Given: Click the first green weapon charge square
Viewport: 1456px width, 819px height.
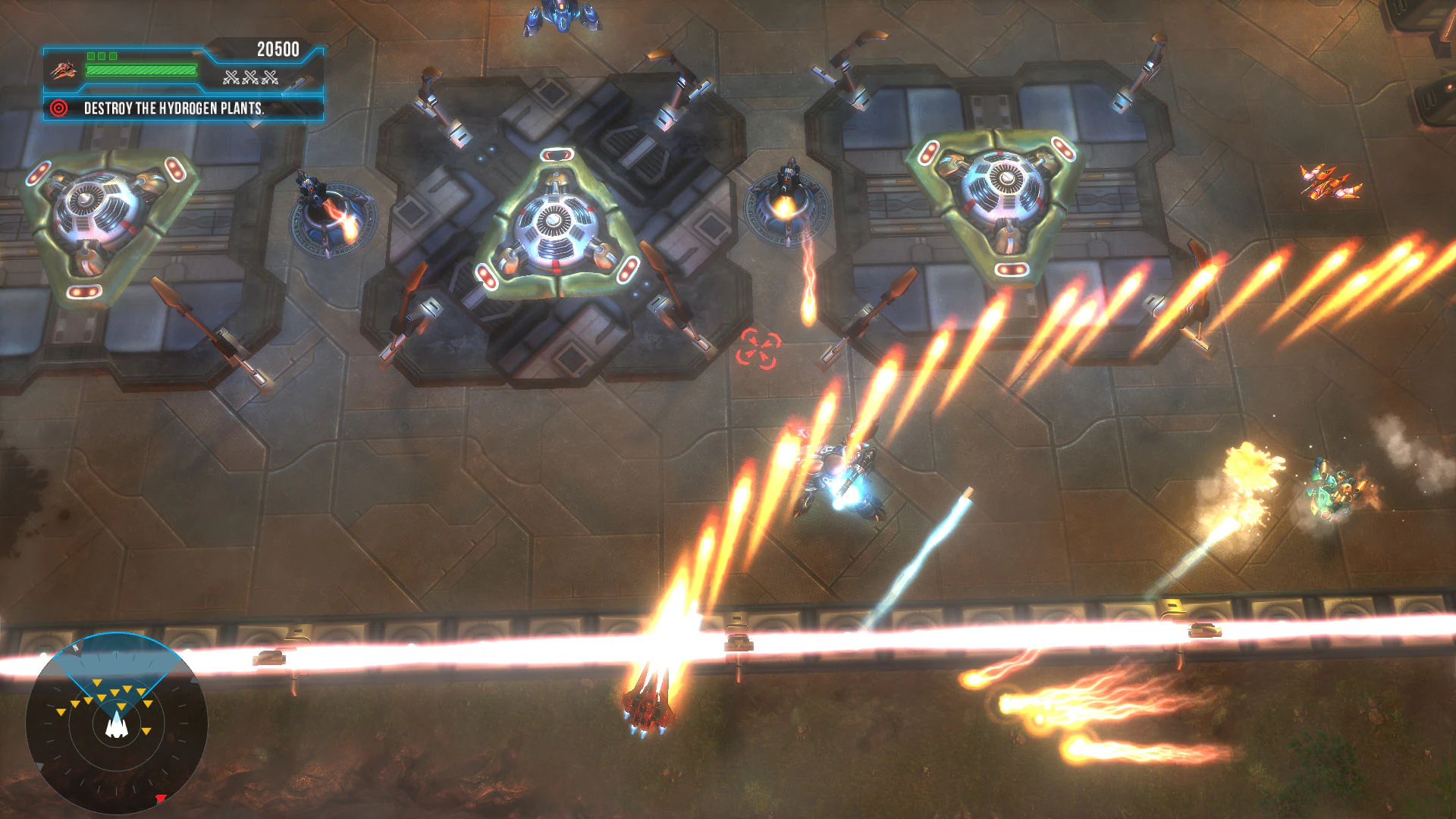Looking at the screenshot, I should (x=92, y=55).
